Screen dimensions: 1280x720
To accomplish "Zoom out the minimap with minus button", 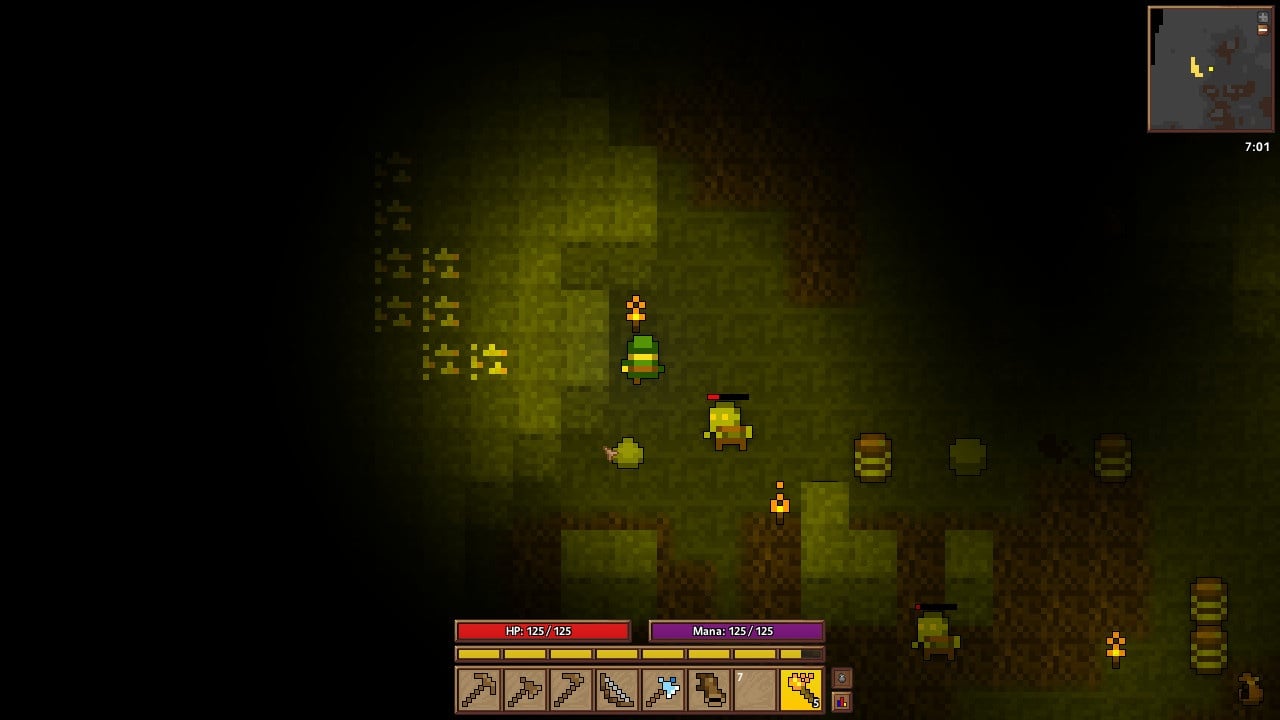I will pos(1263,30).
